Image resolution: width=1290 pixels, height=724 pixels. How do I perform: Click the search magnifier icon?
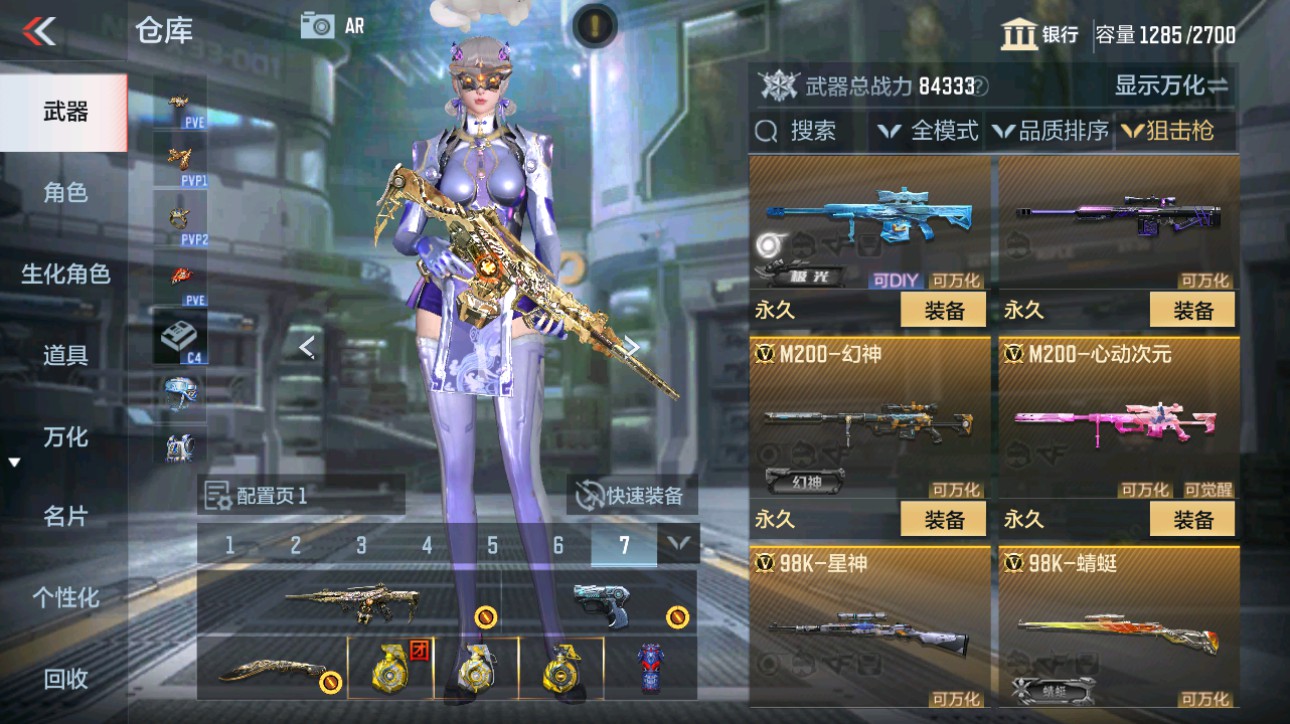(767, 131)
